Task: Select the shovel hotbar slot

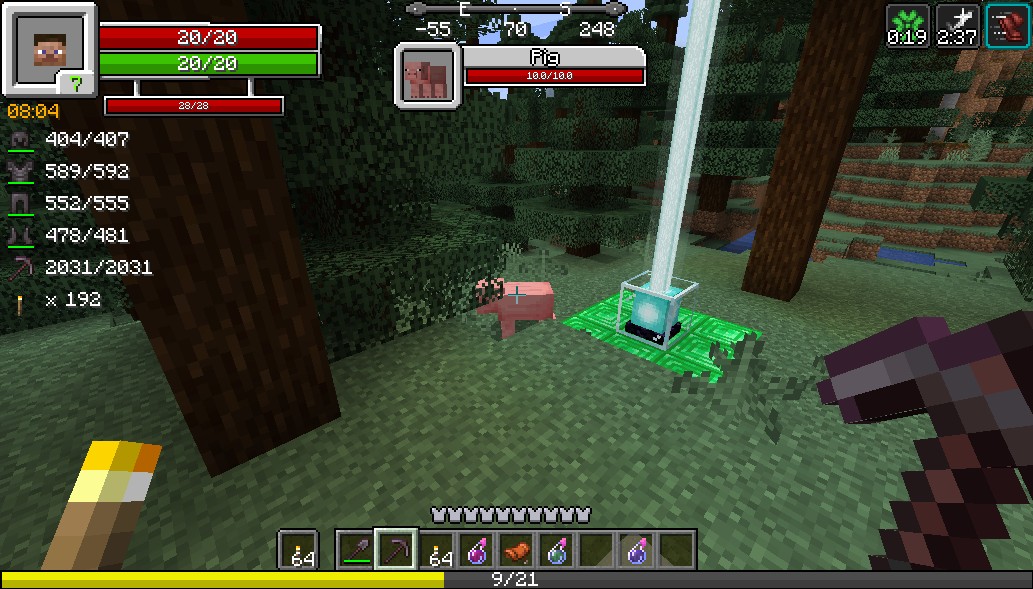Action: (355, 549)
